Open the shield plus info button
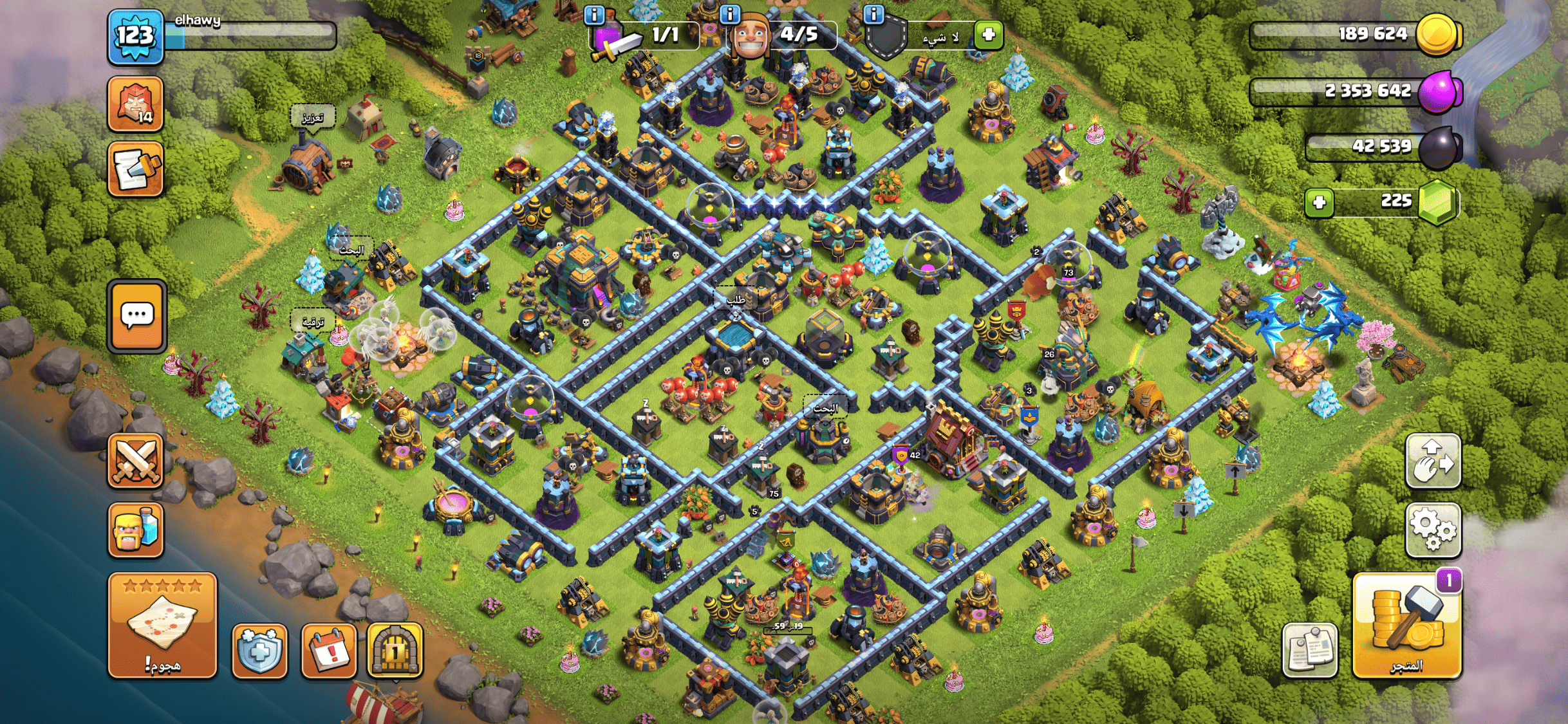Screen dimensions: 1568x724 coord(259,651)
